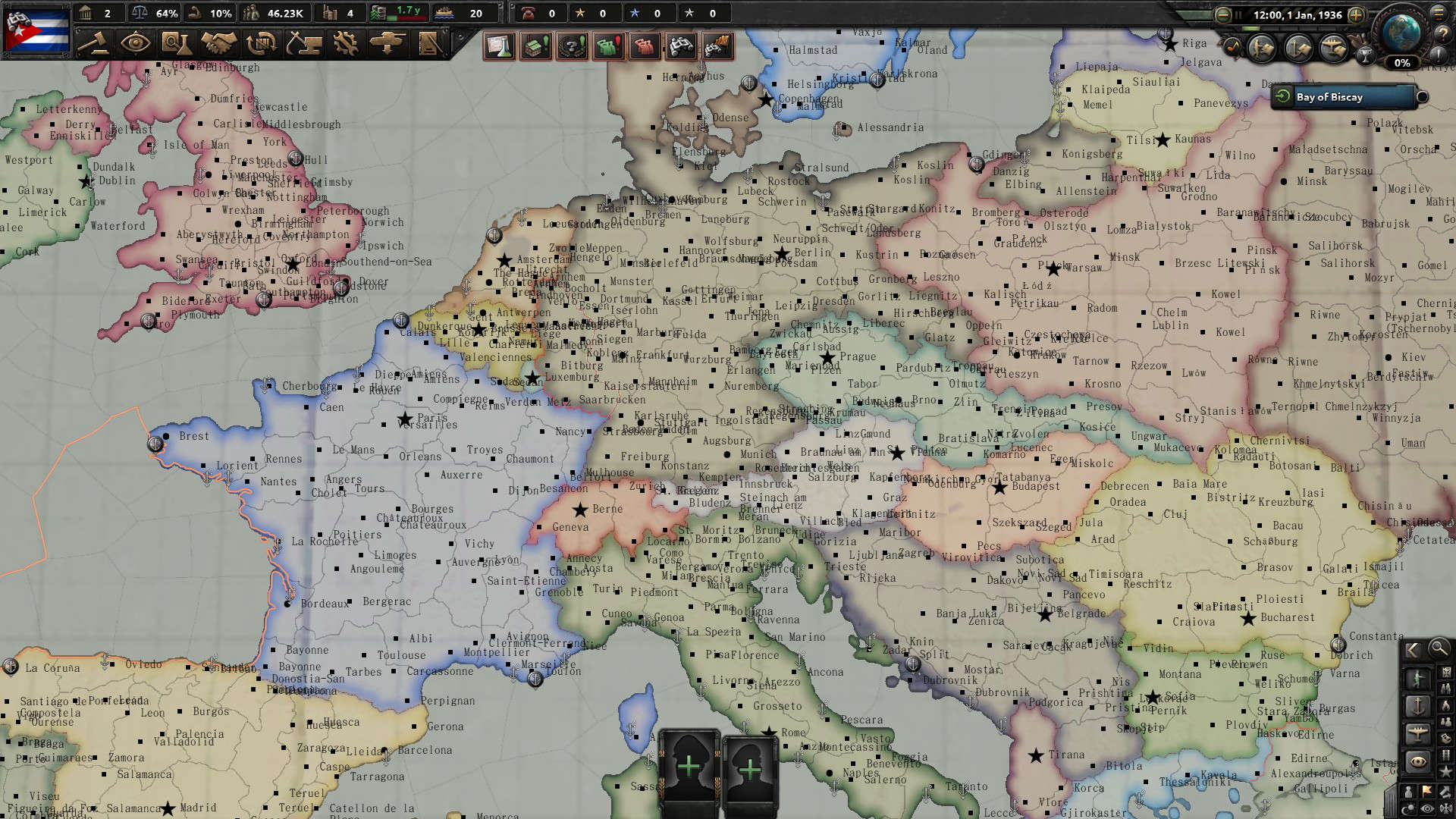Increase game speed with the plus control

point(1356,15)
